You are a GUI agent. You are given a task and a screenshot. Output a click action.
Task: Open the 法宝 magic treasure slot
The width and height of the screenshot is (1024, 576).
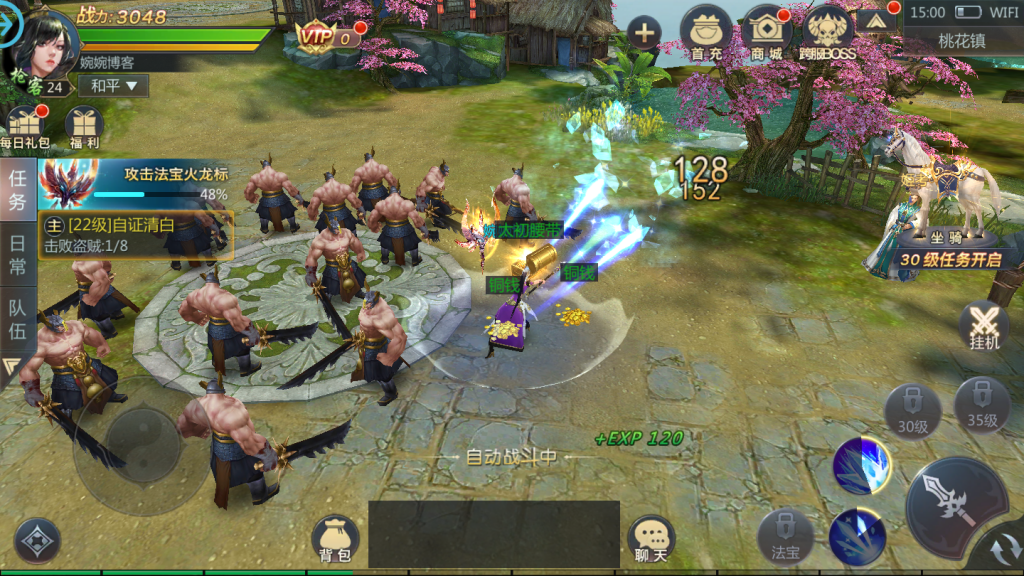[785, 535]
